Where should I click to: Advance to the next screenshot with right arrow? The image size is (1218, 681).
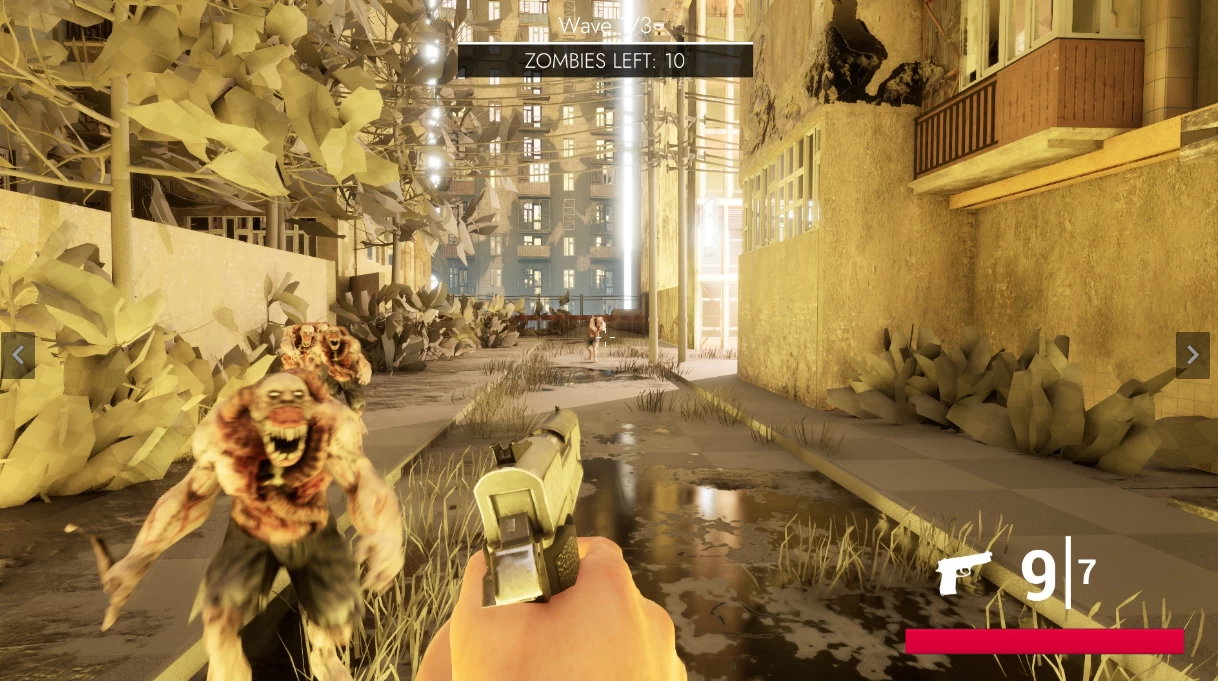coord(1192,355)
